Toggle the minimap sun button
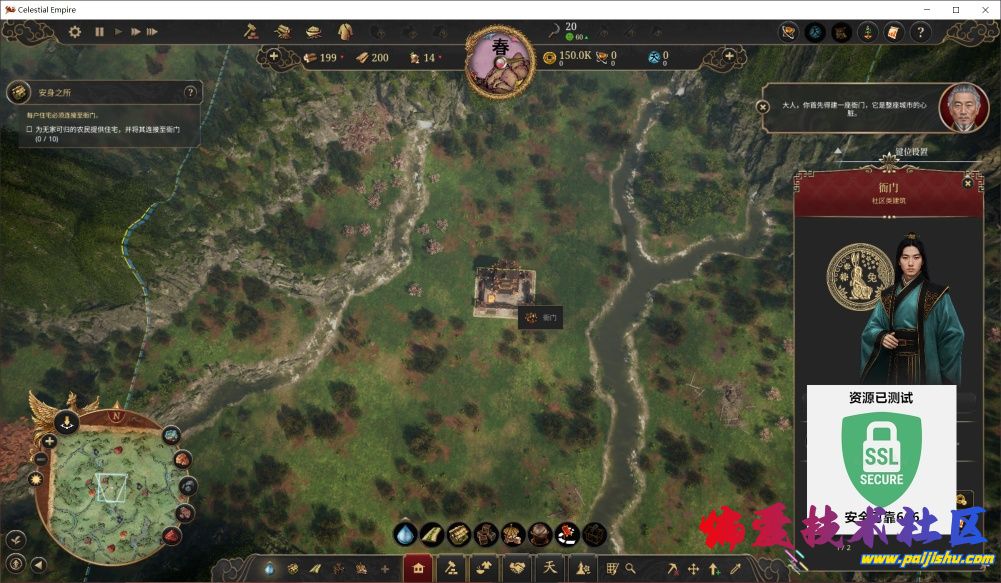 point(37,480)
